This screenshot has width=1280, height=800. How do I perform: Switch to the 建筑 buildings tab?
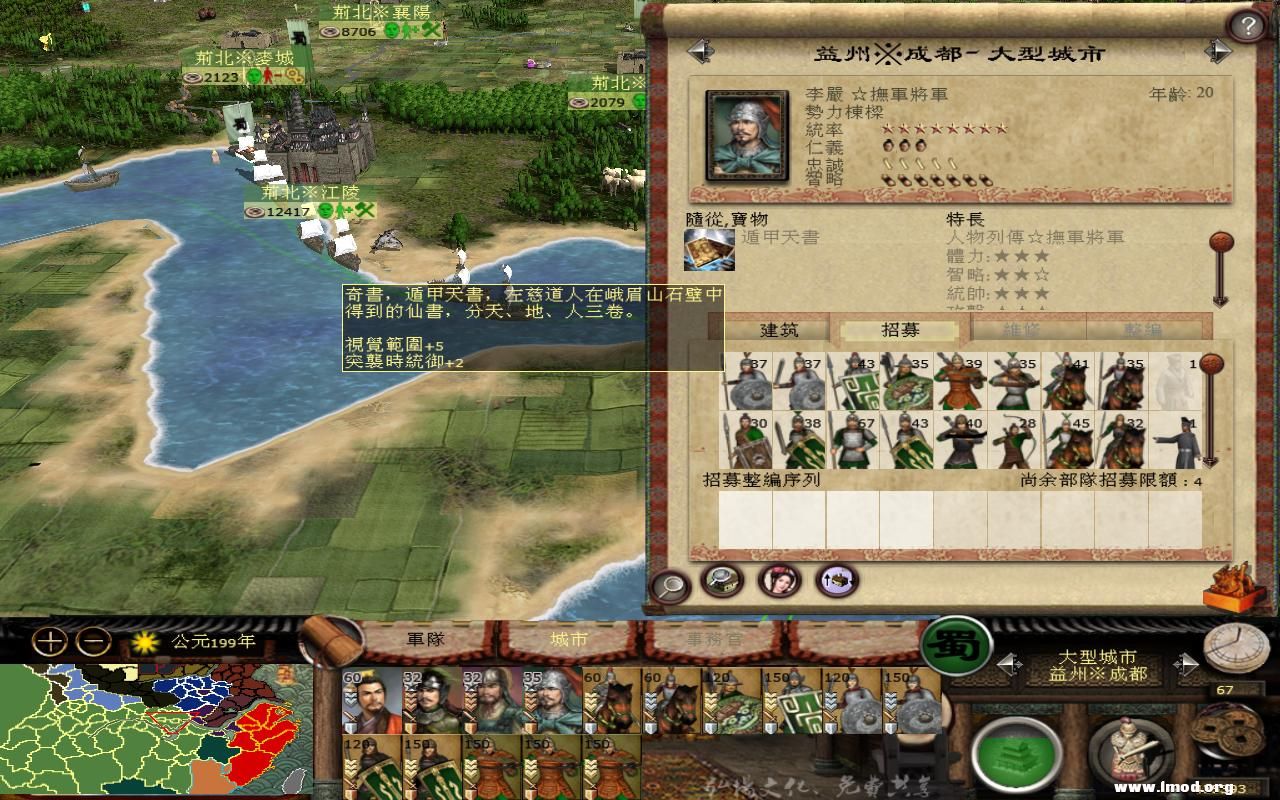(x=780, y=330)
